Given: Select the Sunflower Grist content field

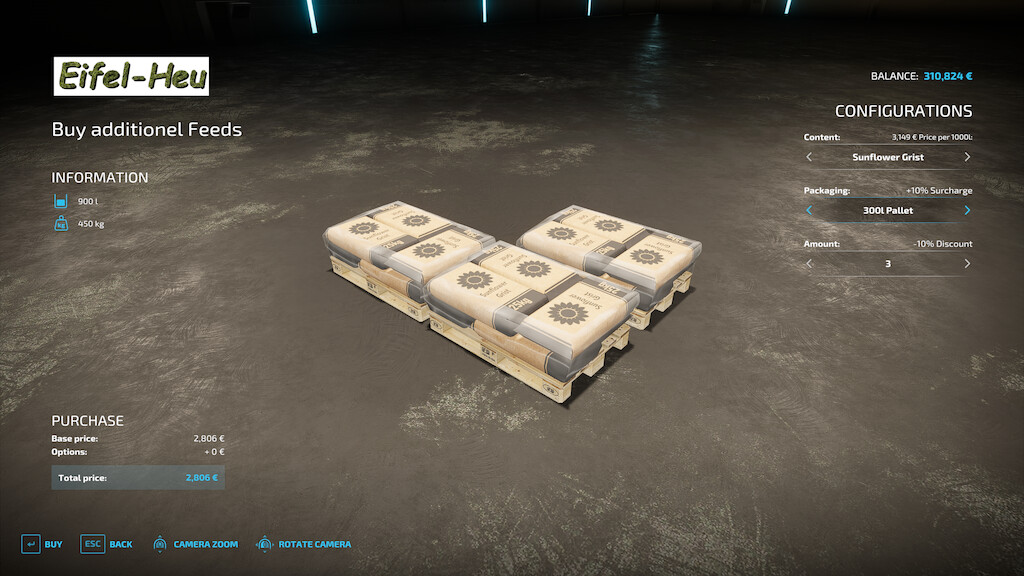Looking at the screenshot, I should tap(888, 157).
